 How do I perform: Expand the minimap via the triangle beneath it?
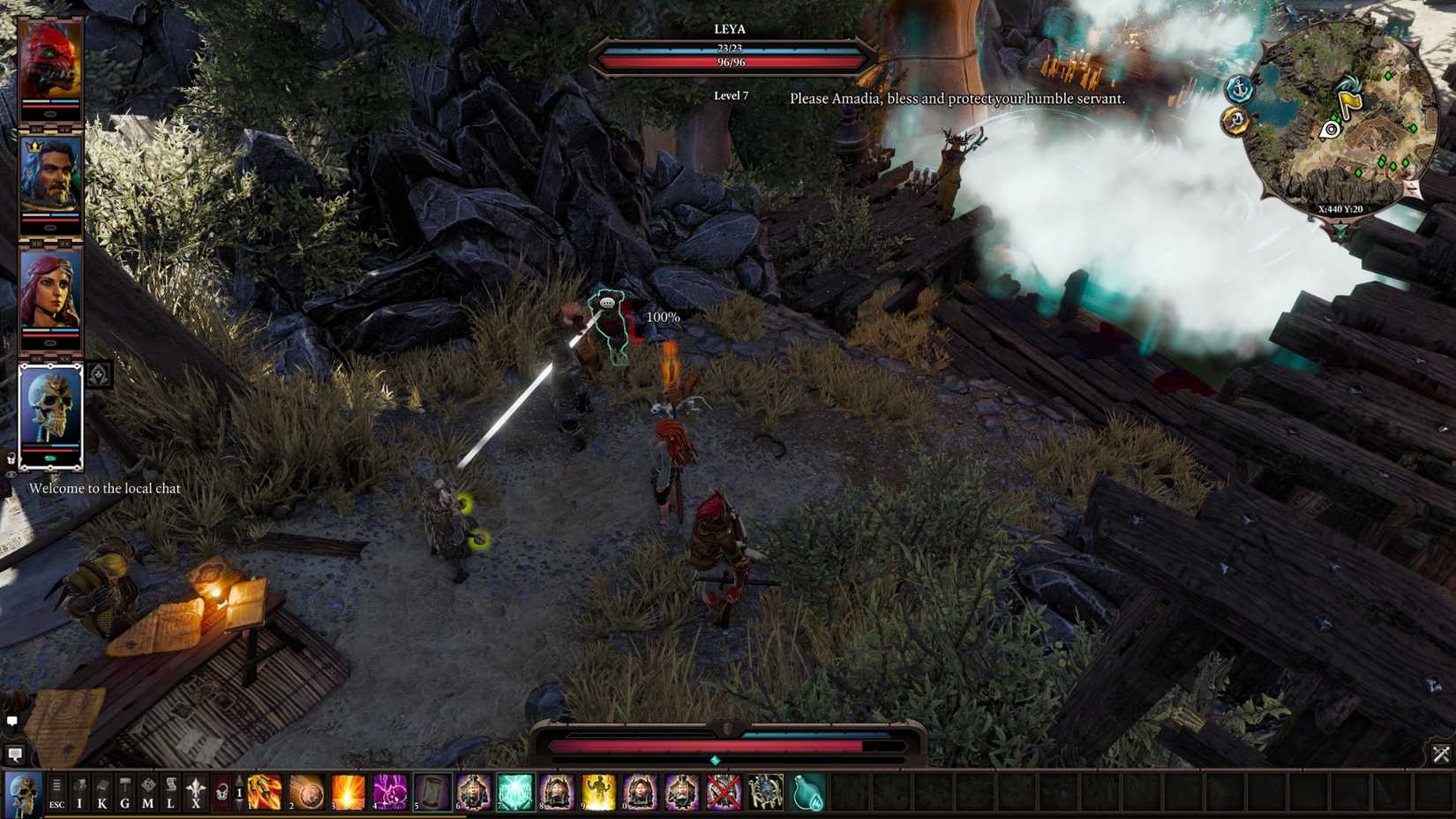click(x=1340, y=229)
